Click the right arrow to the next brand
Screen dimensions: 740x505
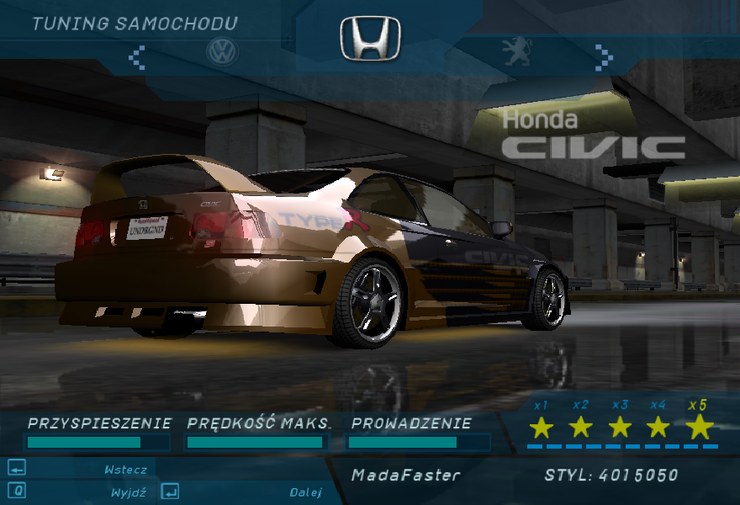tap(603, 54)
